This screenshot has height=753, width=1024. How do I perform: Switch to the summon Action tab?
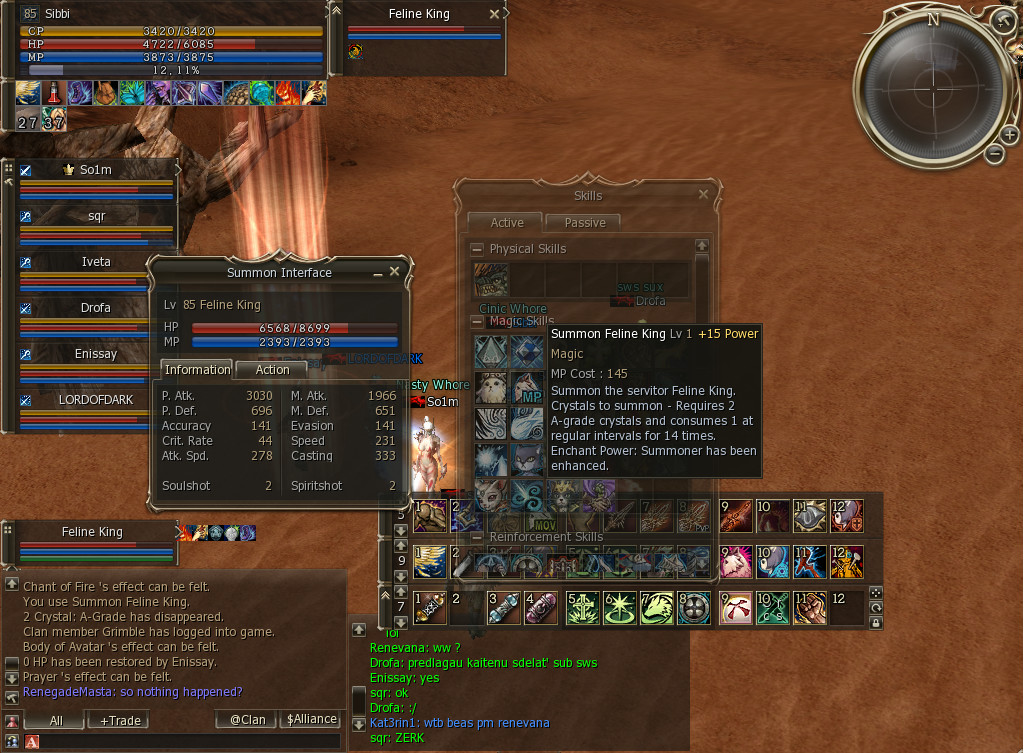pyautogui.click(x=272, y=370)
